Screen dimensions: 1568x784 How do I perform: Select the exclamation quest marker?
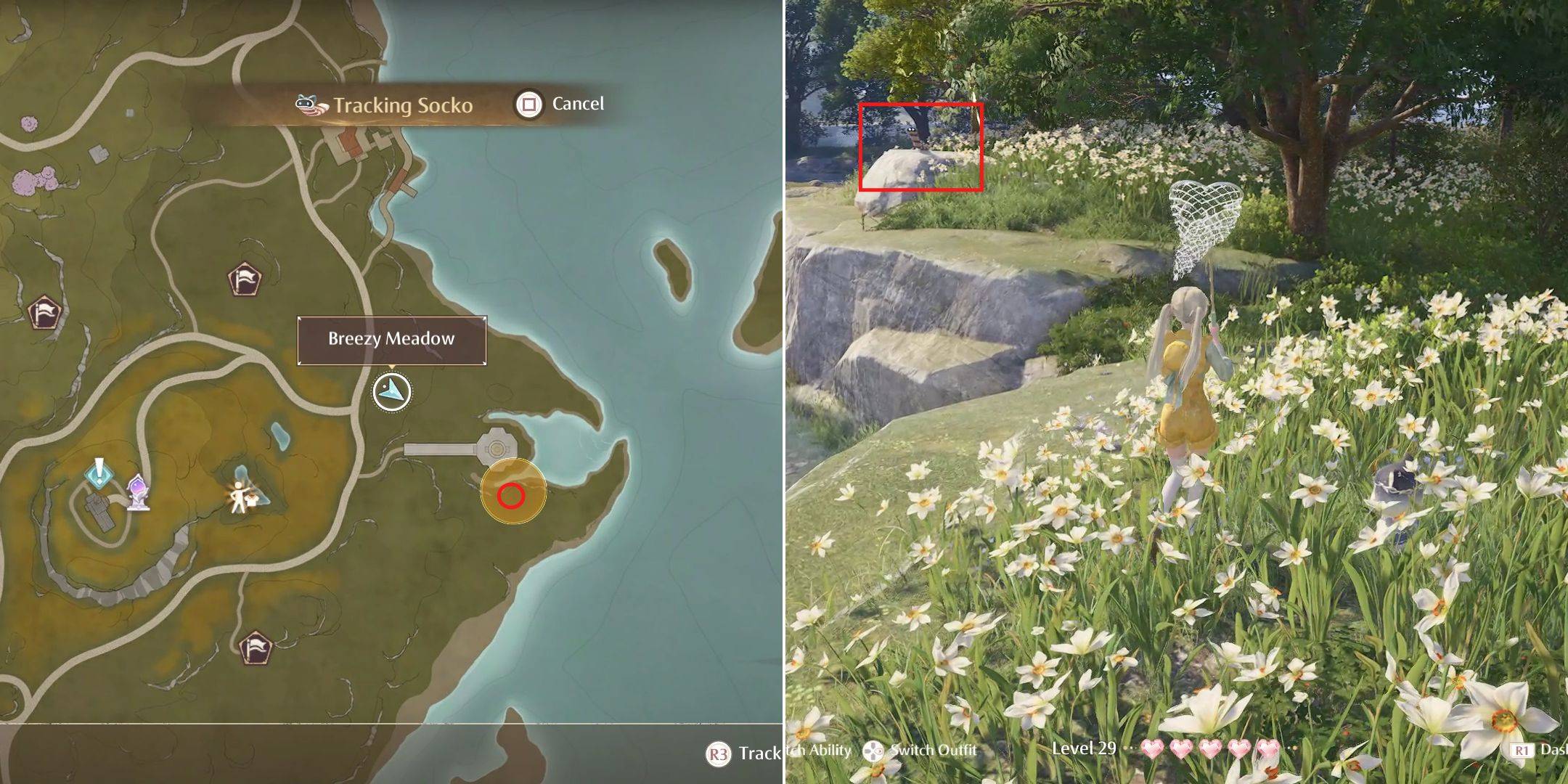pyautogui.click(x=99, y=473)
